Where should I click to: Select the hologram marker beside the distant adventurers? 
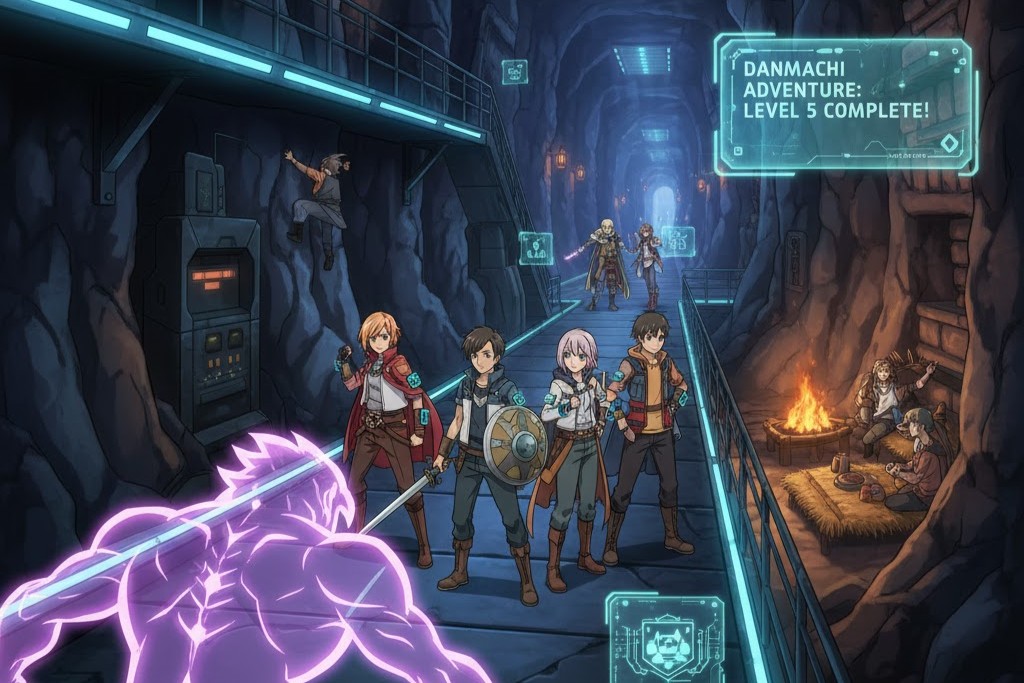point(678,241)
